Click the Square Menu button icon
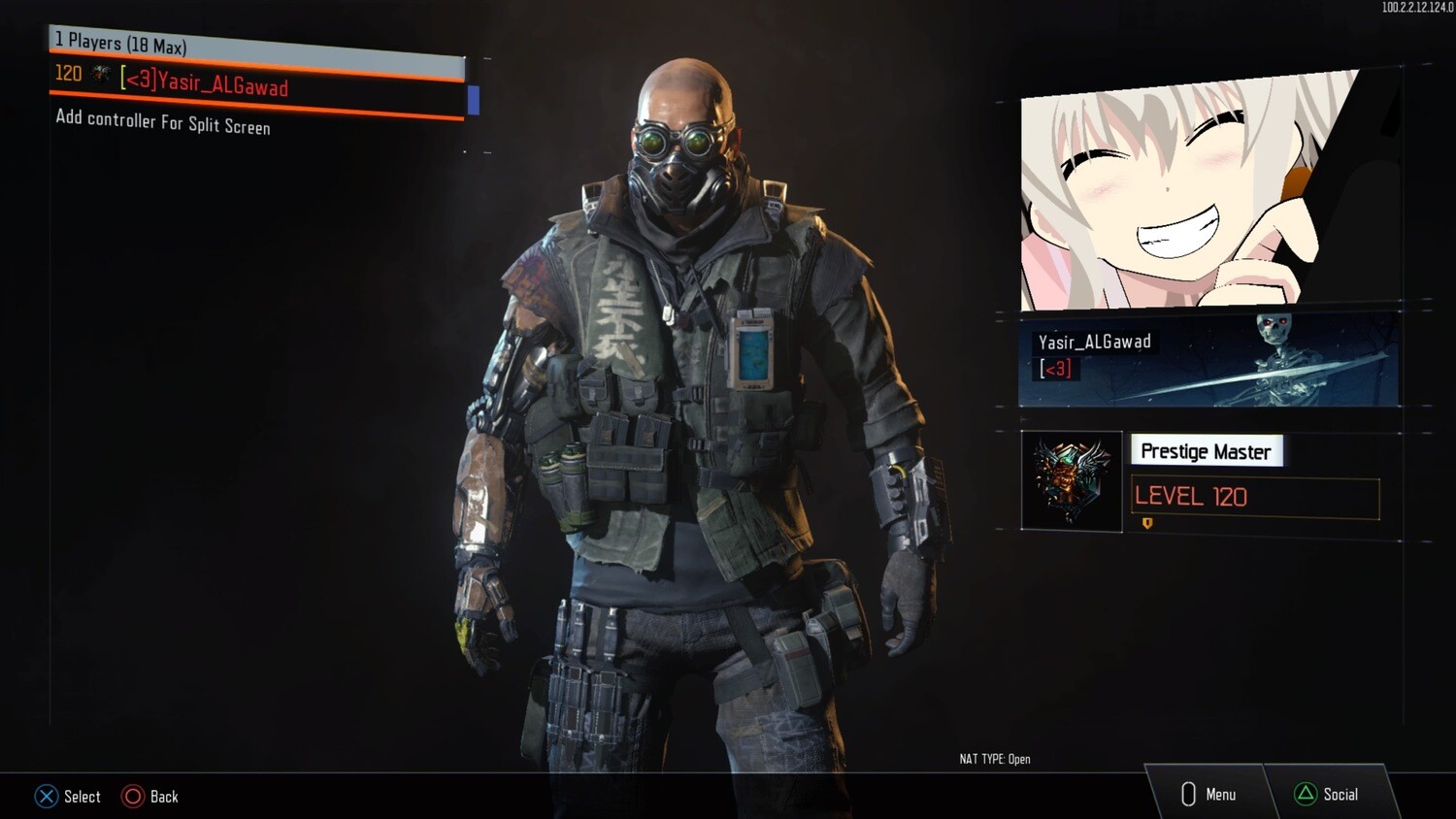The width and height of the screenshot is (1456, 819). (x=1188, y=794)
